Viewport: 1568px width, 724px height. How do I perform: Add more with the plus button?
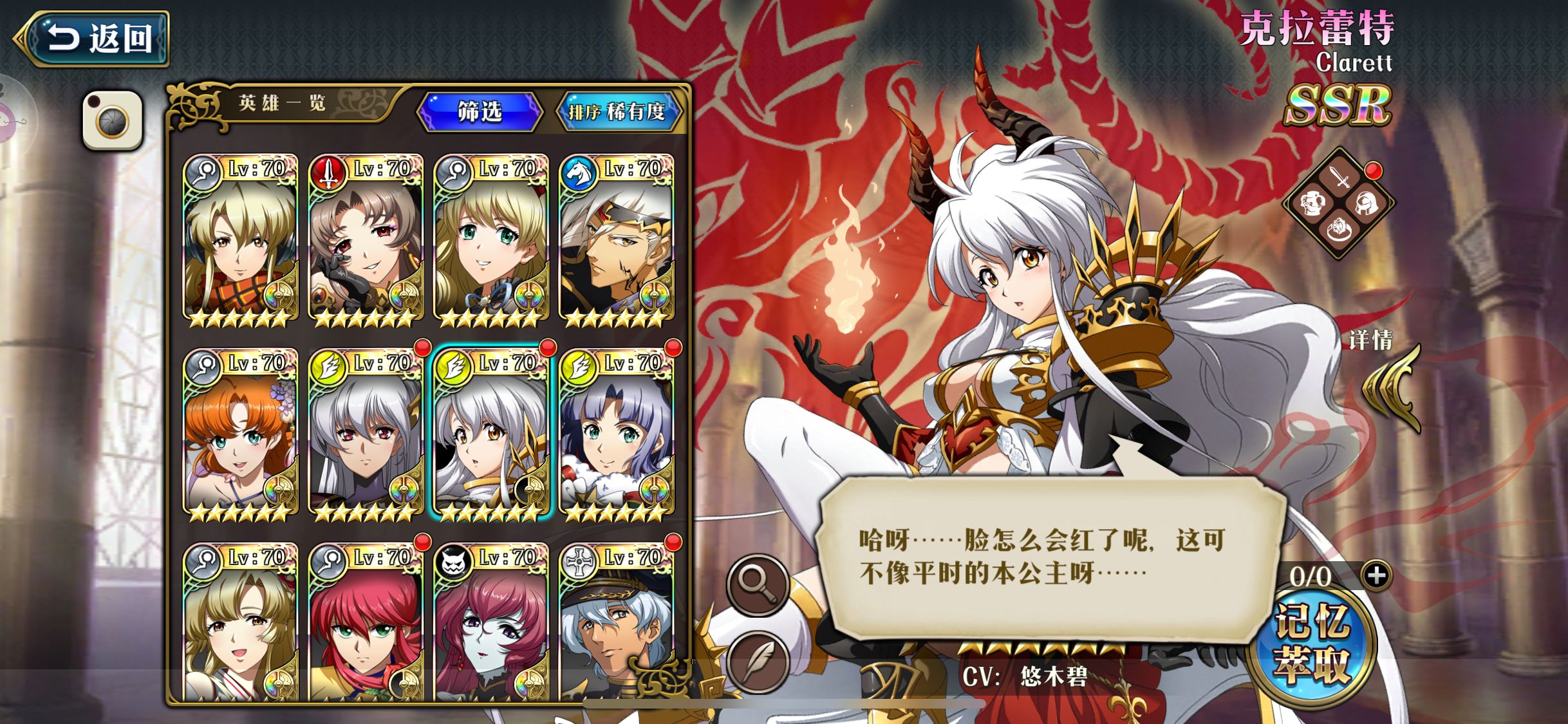(x=1377, y=575)
